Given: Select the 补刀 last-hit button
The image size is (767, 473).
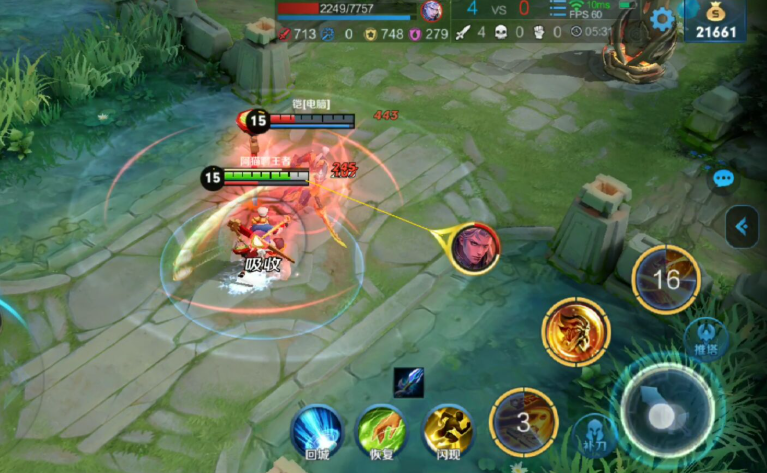Looking at the screenshot, I should pos(596,437).
